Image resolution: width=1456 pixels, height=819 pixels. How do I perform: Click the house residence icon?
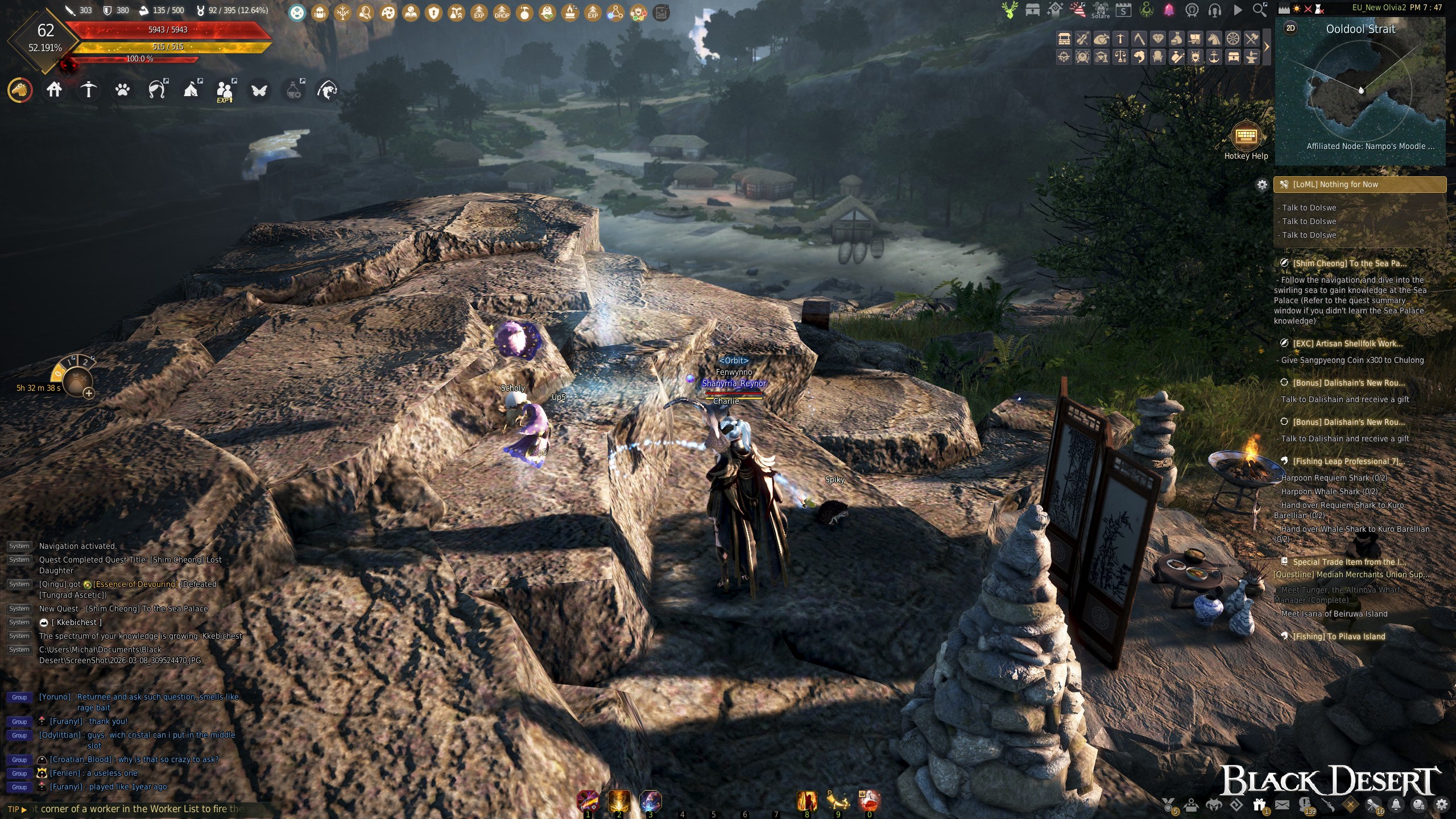[x=54, y=90]
